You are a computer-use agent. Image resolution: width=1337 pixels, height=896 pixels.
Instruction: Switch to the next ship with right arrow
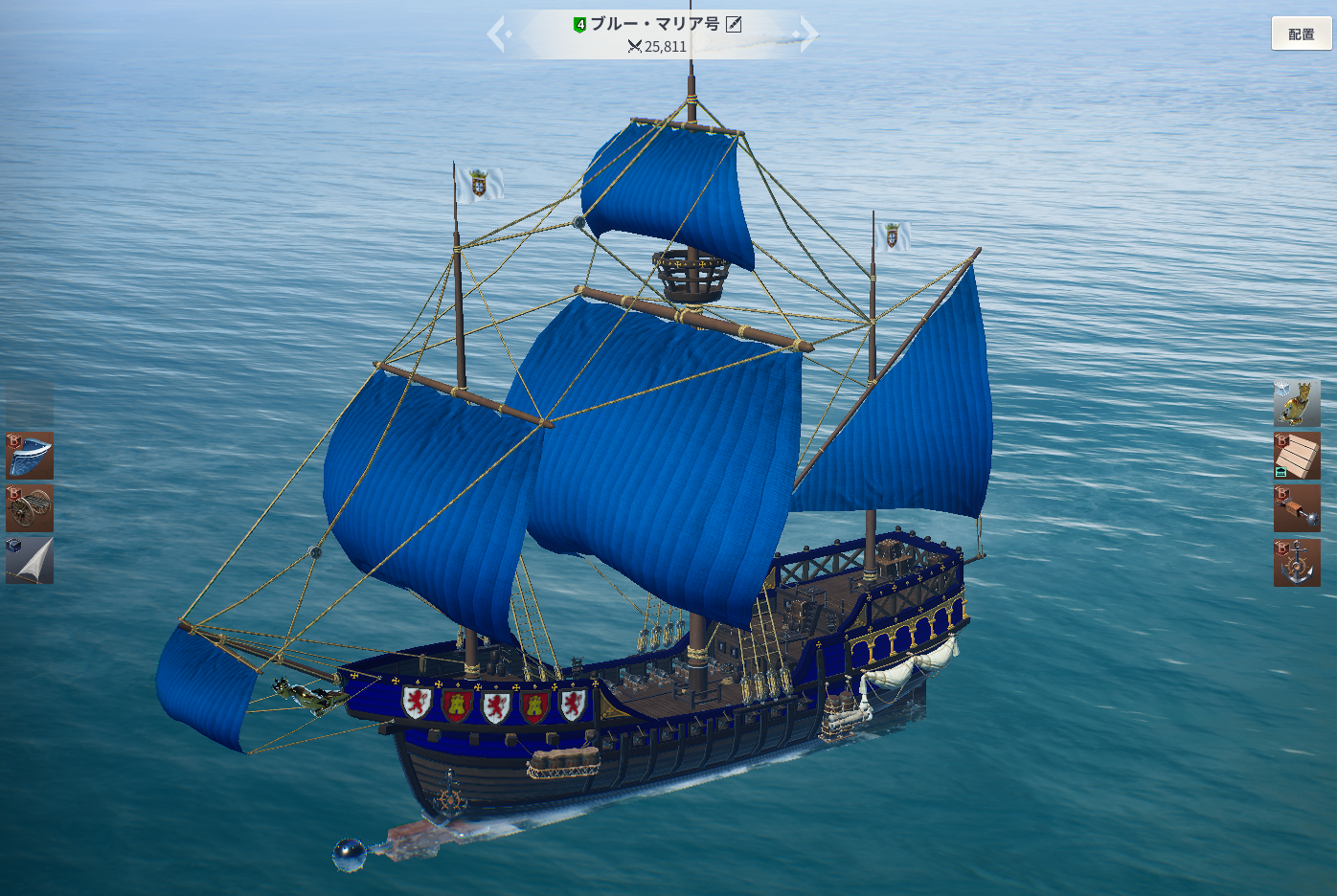pyautogui.click(x=808, y=34)
